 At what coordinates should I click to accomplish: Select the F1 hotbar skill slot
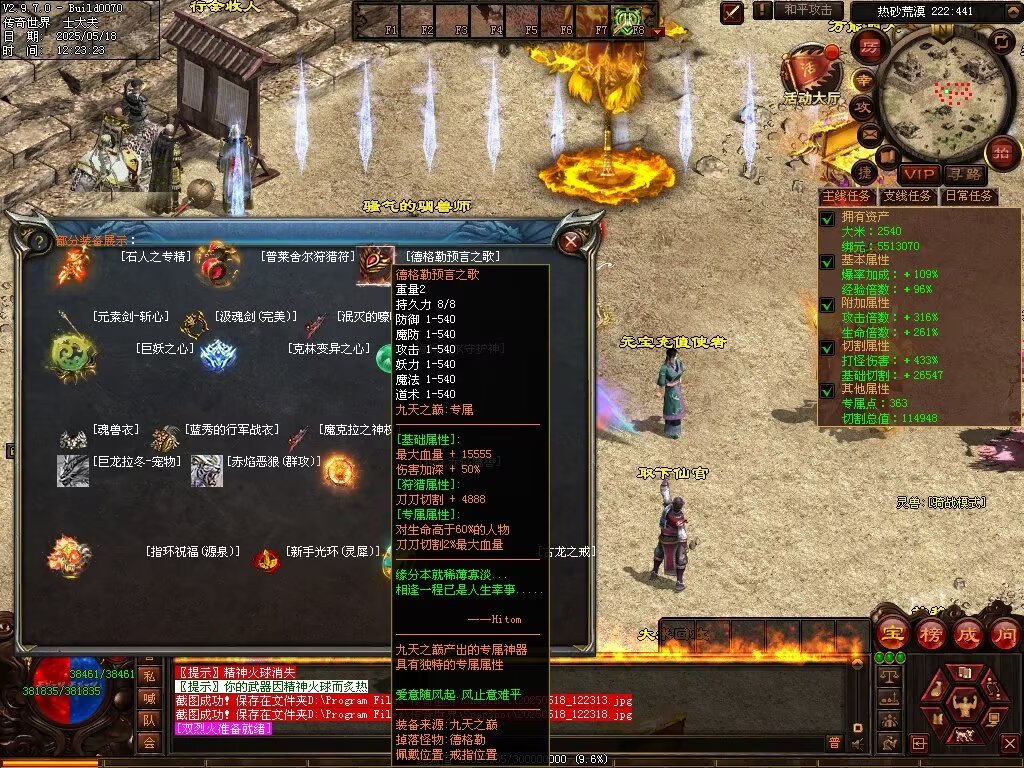[x=374, y=19]
